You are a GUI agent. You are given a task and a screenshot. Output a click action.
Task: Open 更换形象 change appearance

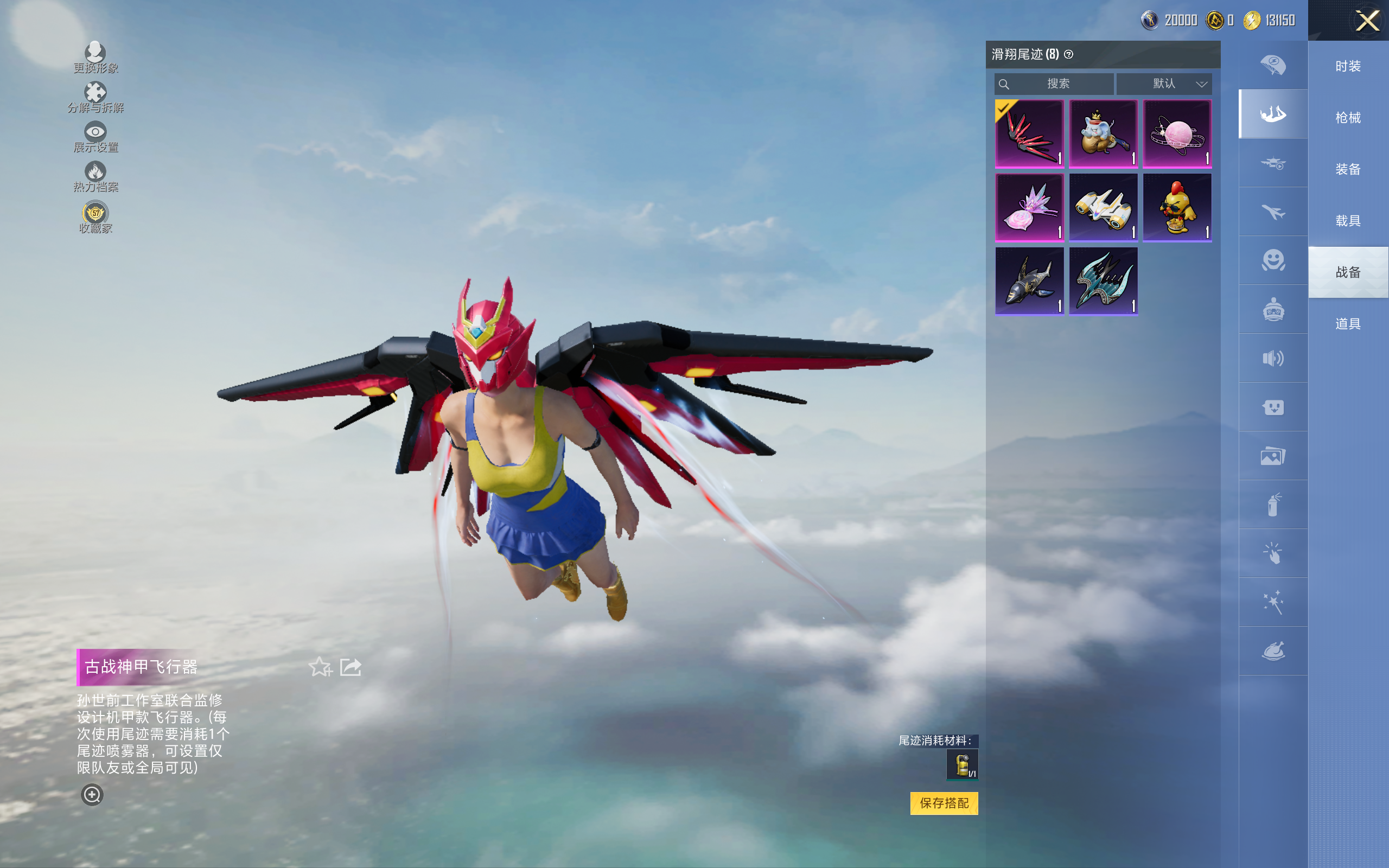[95, 58]
